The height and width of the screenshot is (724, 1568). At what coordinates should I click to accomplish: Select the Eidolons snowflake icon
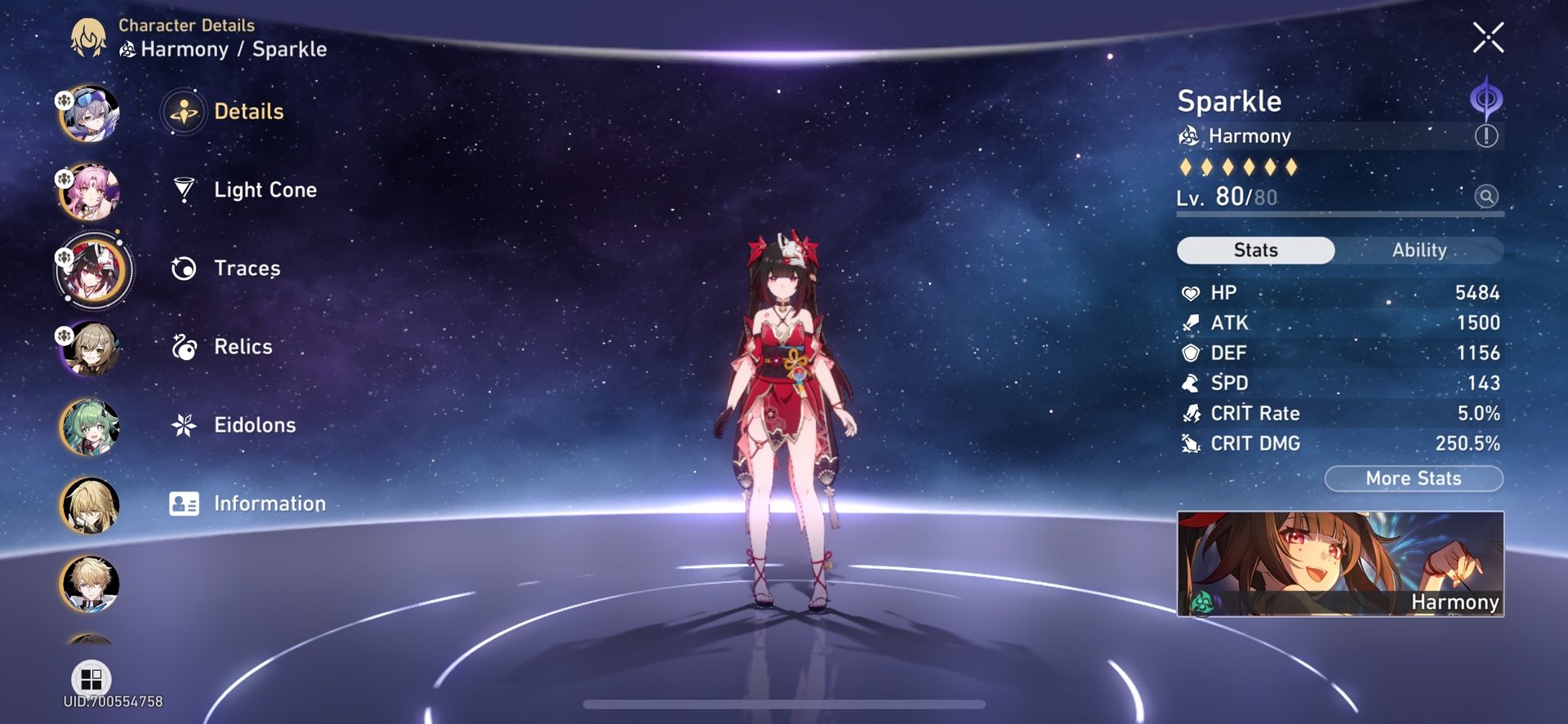pyautogui.click(x=185, y=424)
